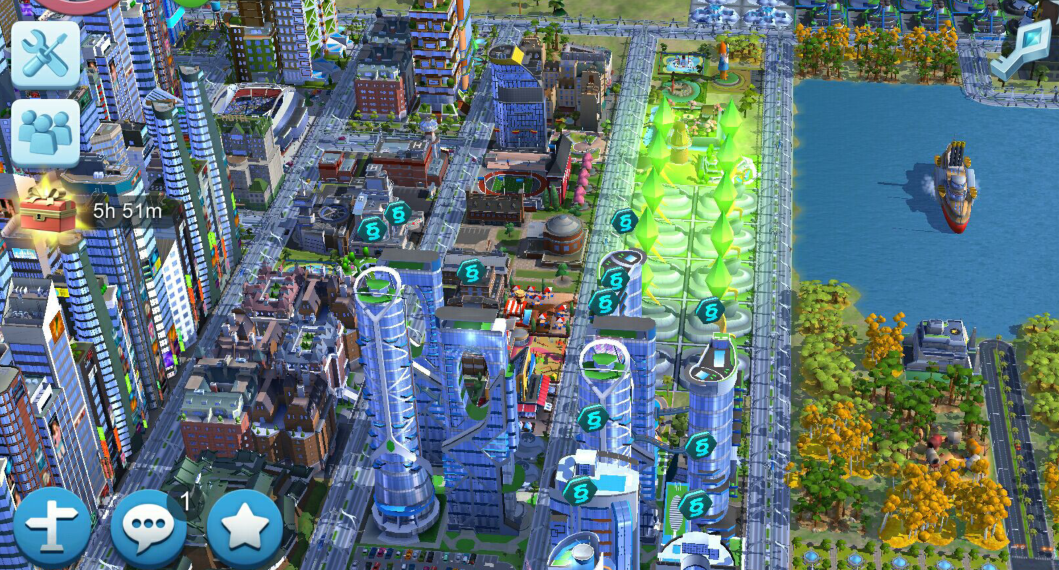
Task: Select the white star button
Action: click(244, 527)
